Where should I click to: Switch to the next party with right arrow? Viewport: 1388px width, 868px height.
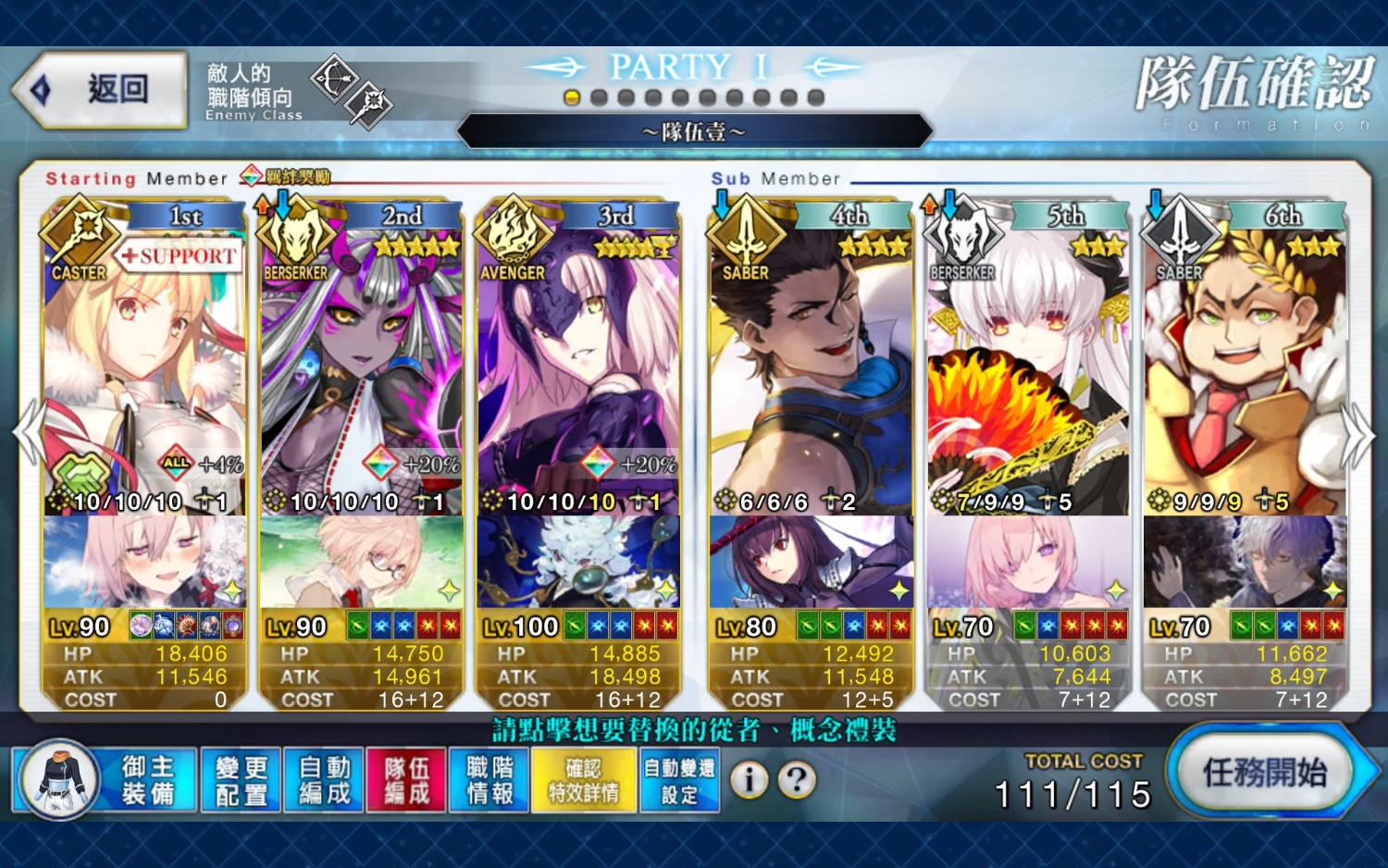pyautogui.click(x=1358, y=433)
